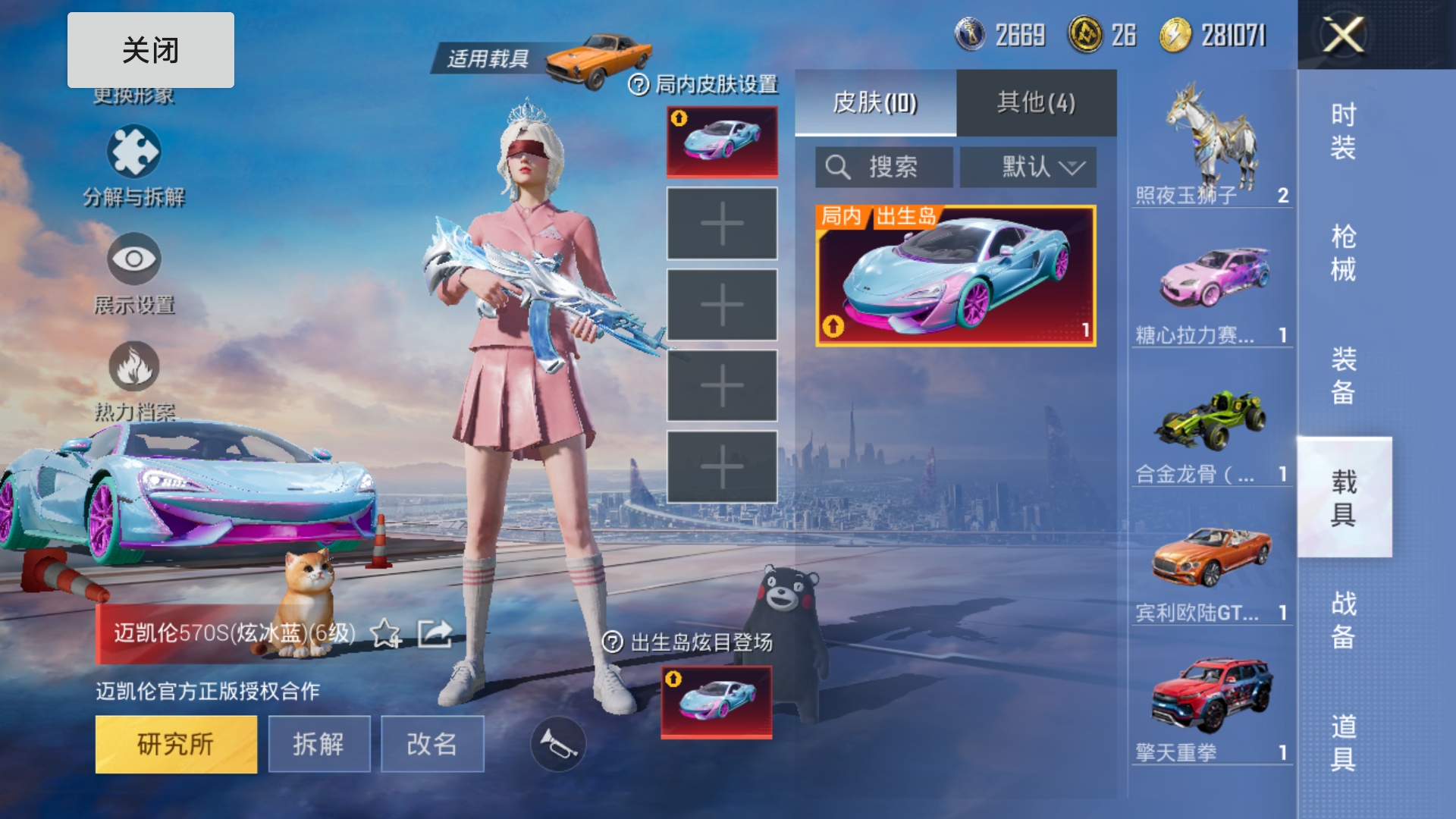This screenshot has width=1456, height=819.
Task: Select the 照夜玉狮子 horse vehicle
Action: point(1211,144)
